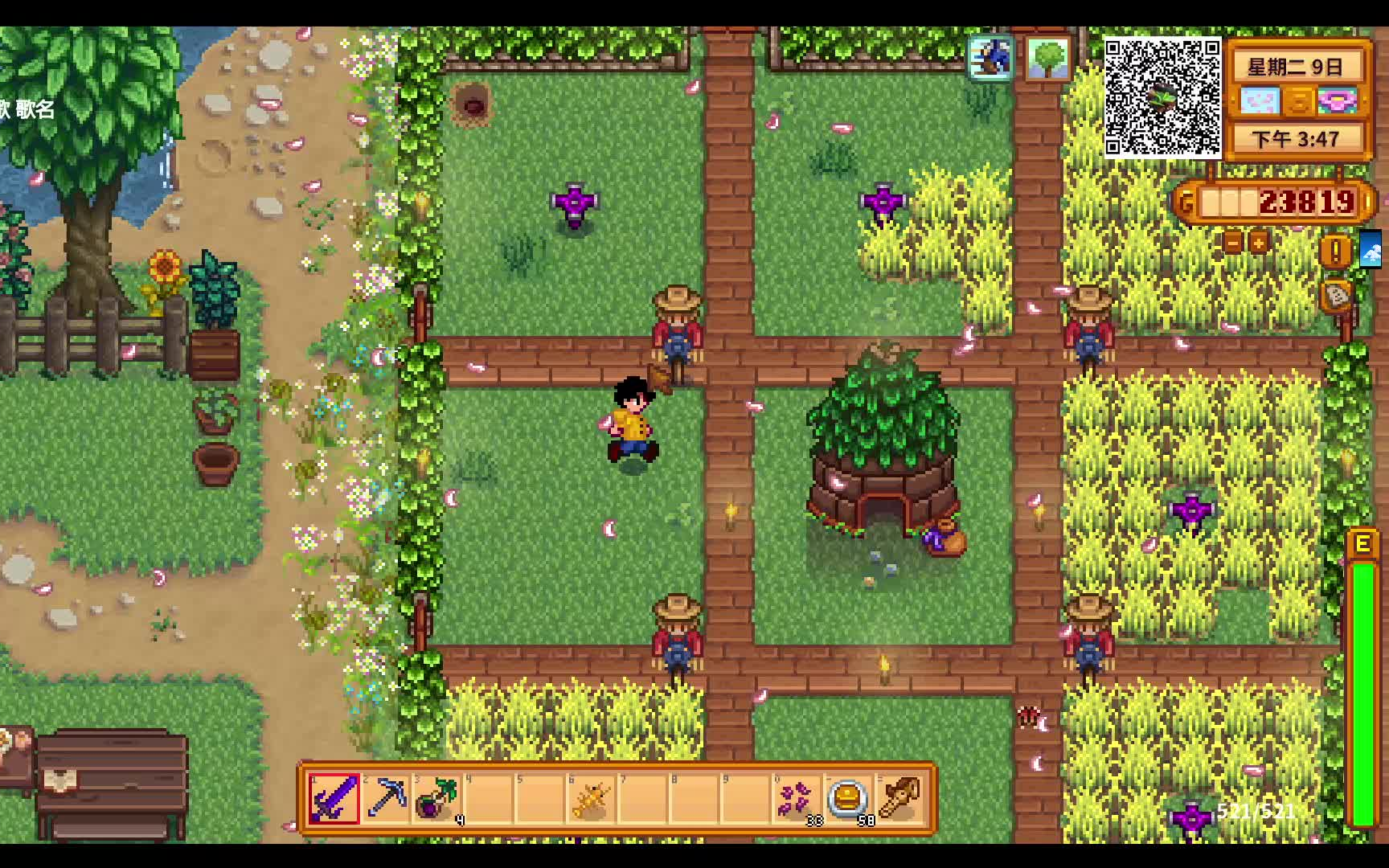Screen dimensions: 1389x868
Task: Choose the wooden tool in last hotbar slot
Action: point(899,798)
